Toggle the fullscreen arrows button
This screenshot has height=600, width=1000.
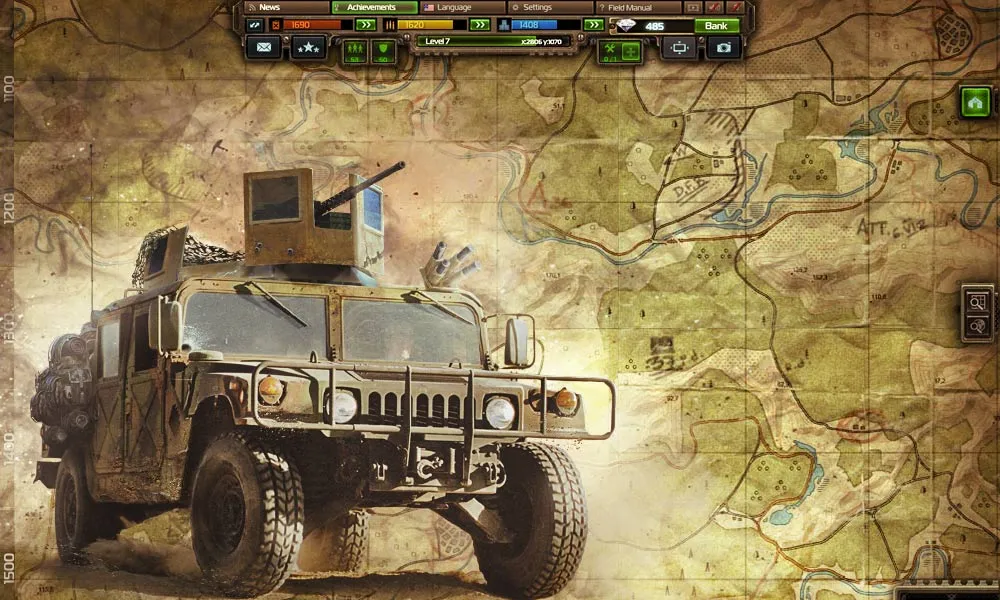pos(253,25)
